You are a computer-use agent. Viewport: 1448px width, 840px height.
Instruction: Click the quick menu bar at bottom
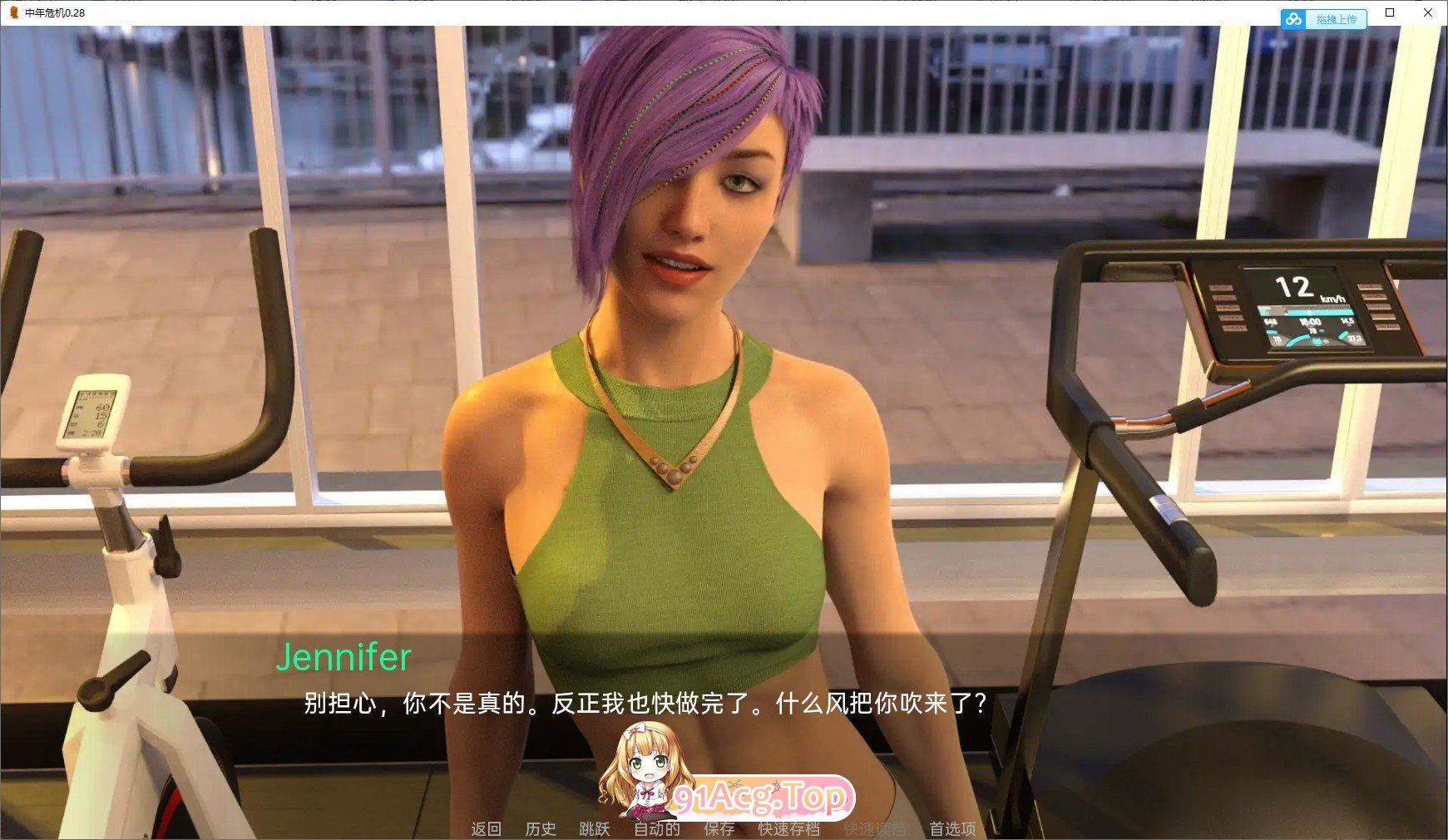719,828
